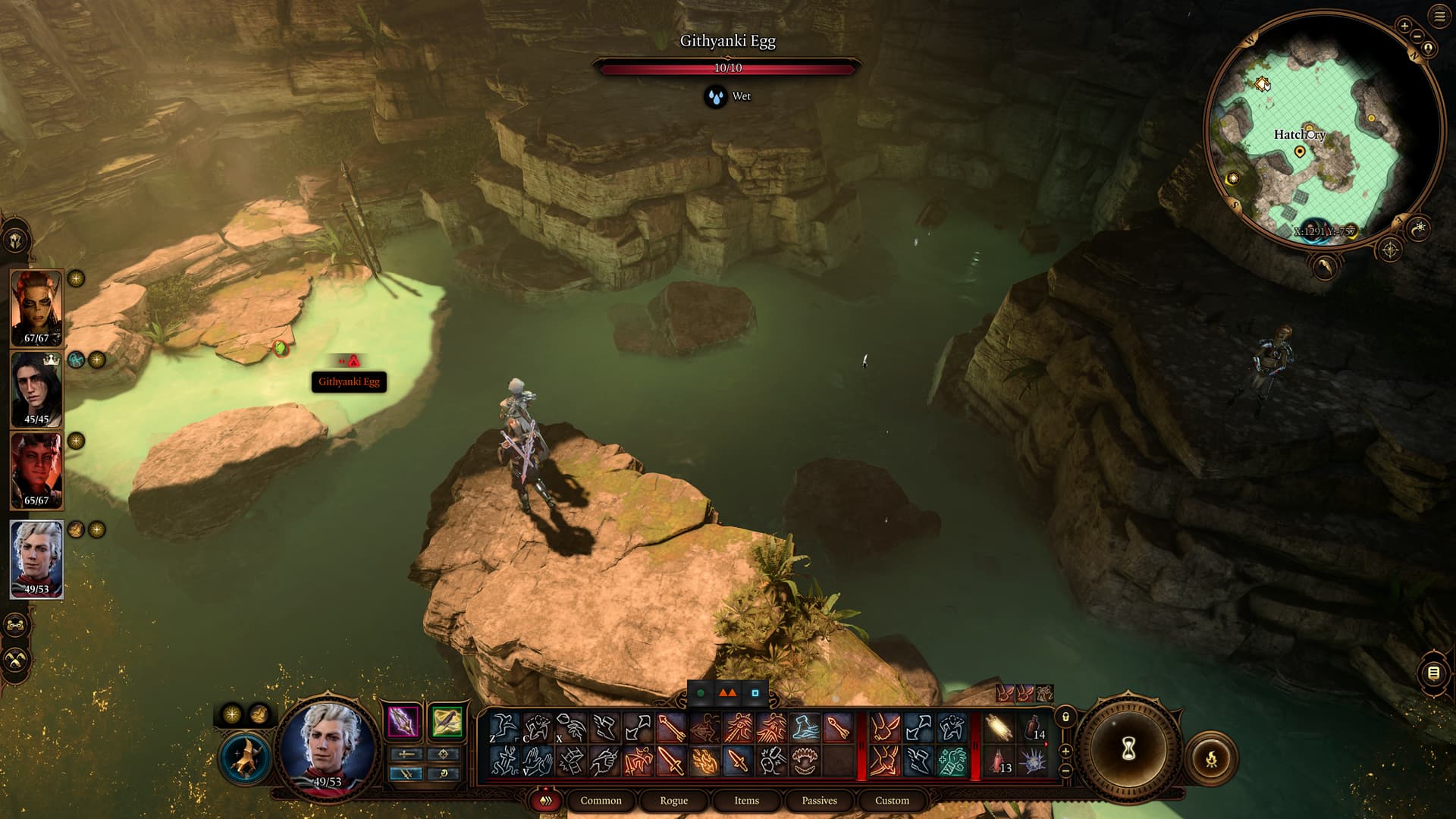Toggle the hotbar lock icon

point(1065,717)
